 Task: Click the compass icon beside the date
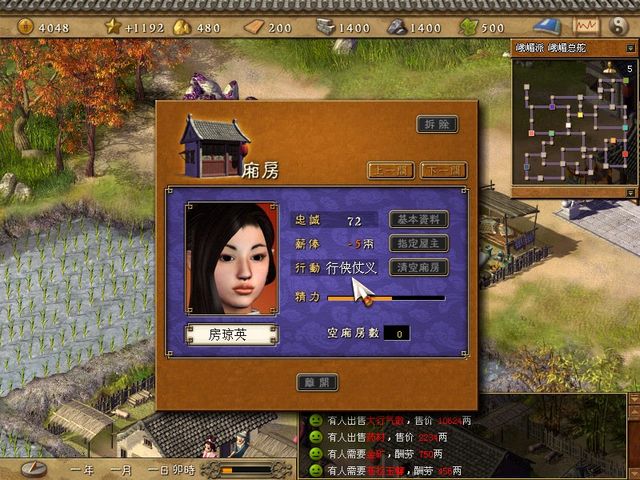[x=34, y=468]
